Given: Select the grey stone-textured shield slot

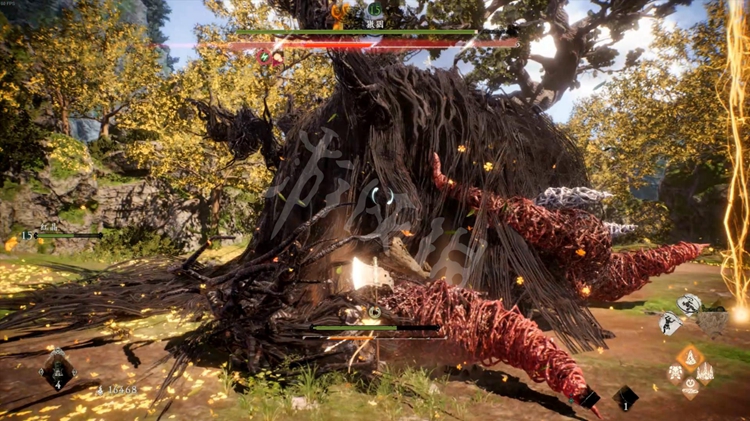Looking at the screenshot, I should [x=713, y=322].
